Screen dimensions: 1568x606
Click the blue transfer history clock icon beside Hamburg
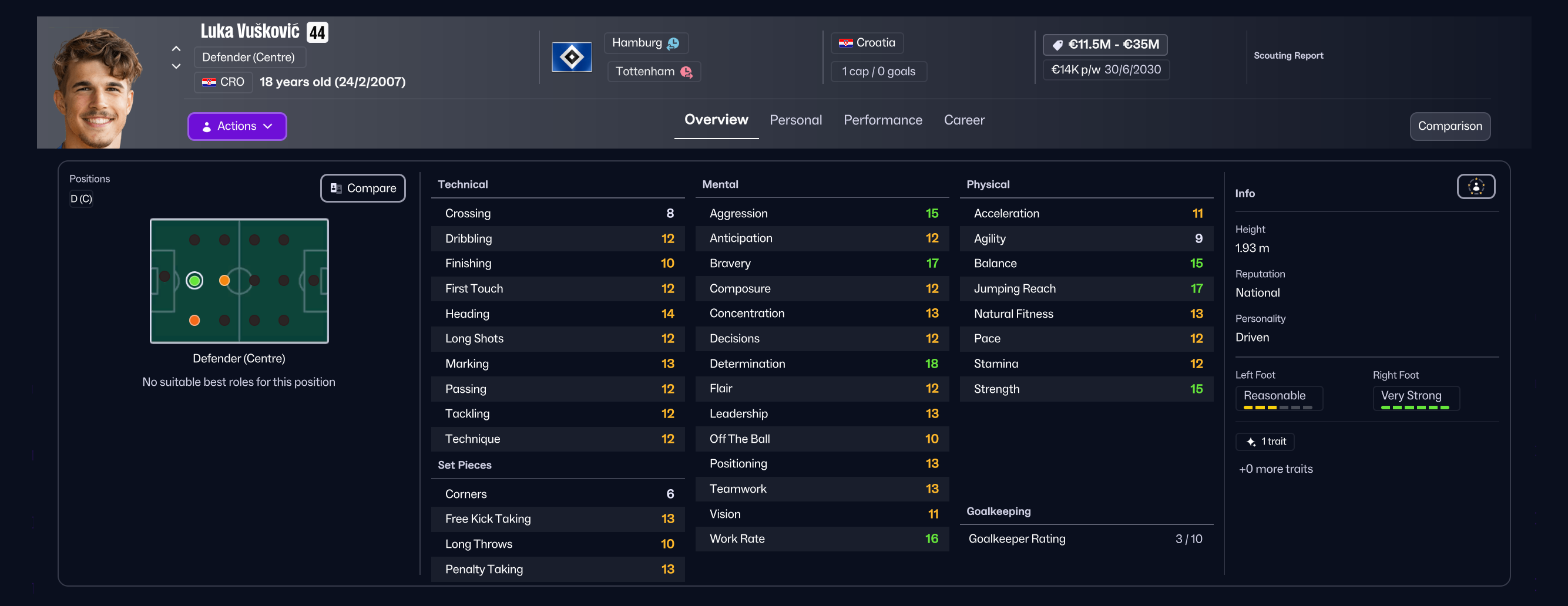click(x=672, y=43)
